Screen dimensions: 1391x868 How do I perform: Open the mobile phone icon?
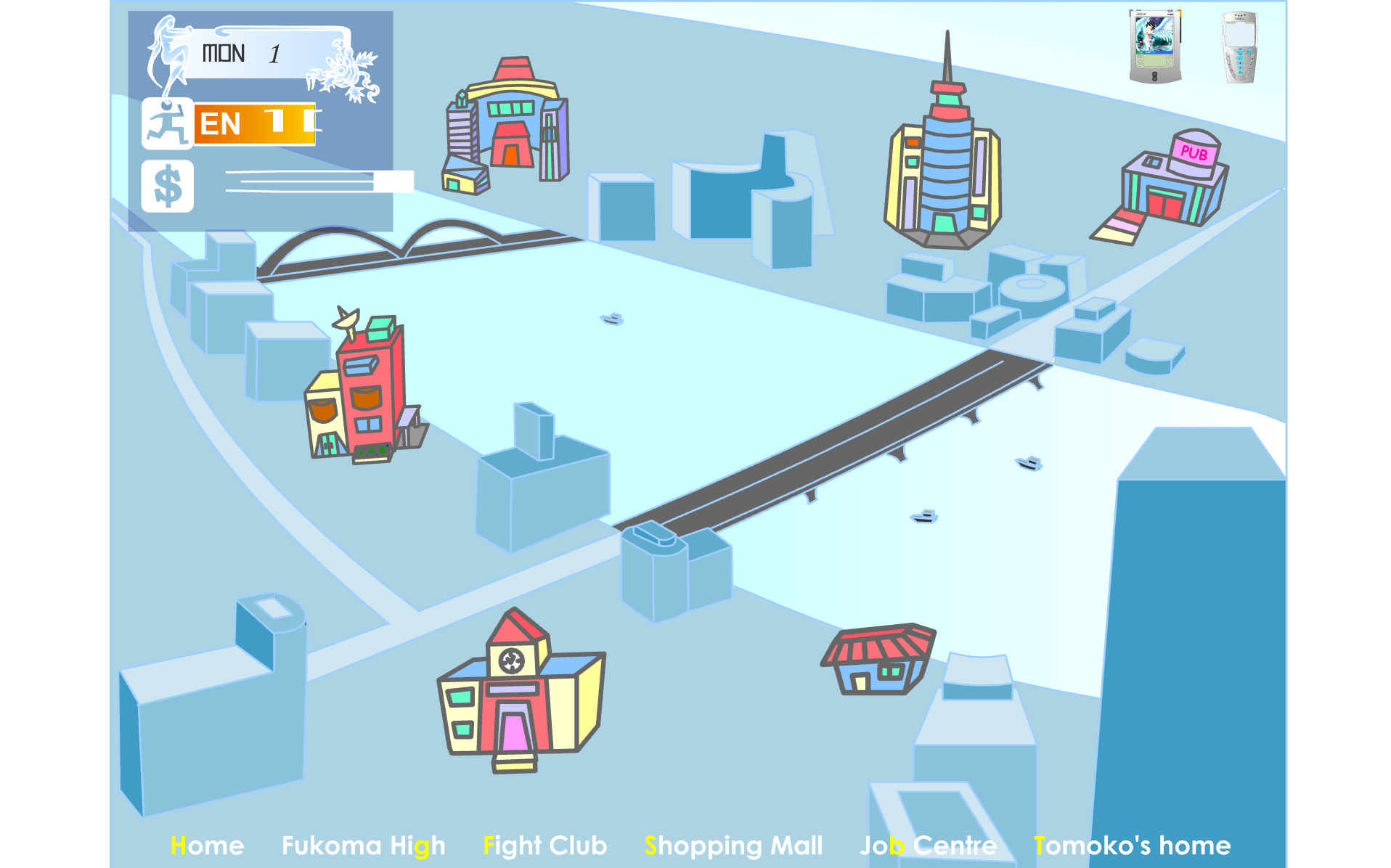[x=1240, y=46]
